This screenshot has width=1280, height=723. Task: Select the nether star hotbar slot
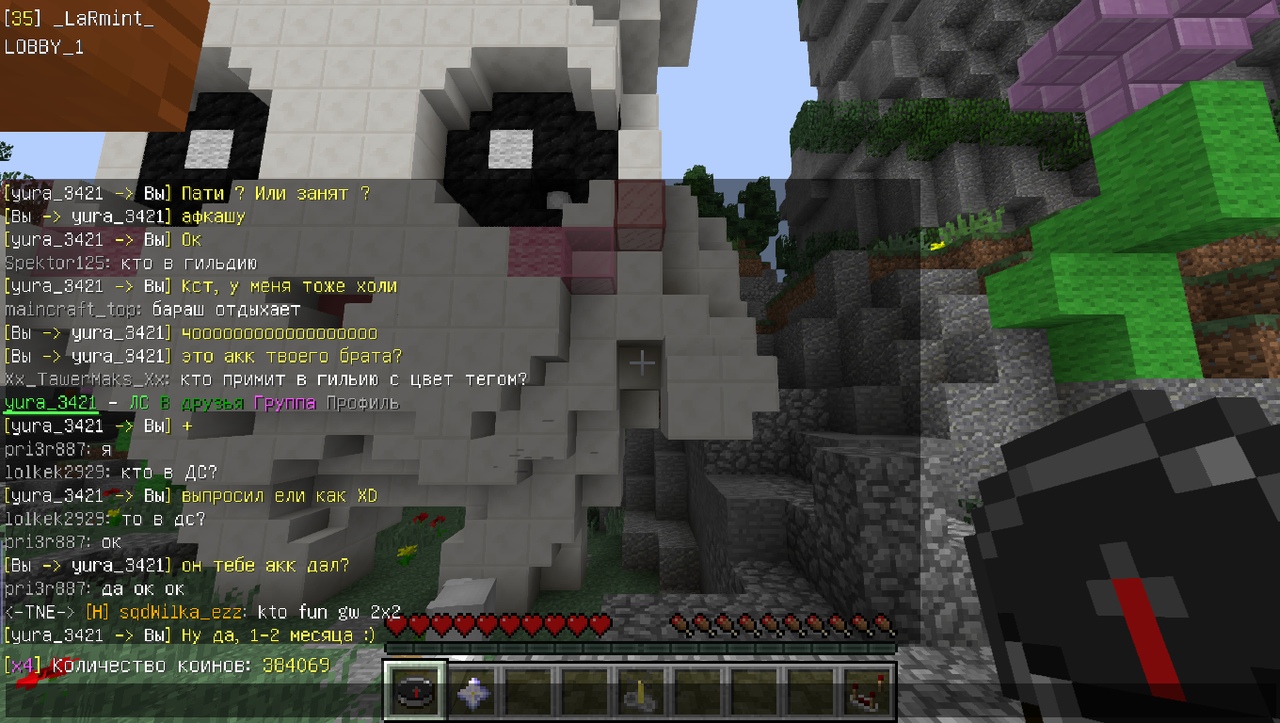pyautogui.click(x=471, y=692)
